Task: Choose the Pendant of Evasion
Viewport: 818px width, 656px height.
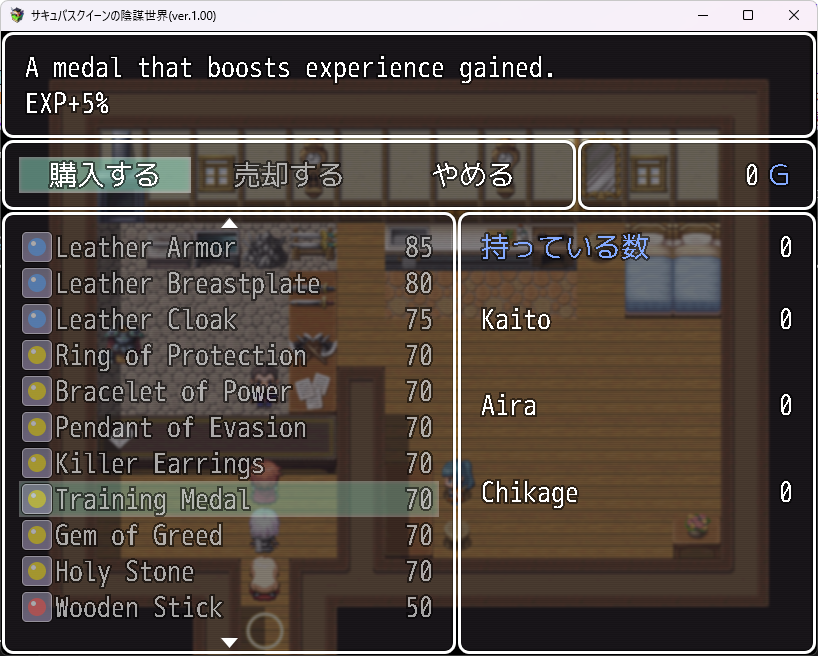Action: click(x=229, y=427)
